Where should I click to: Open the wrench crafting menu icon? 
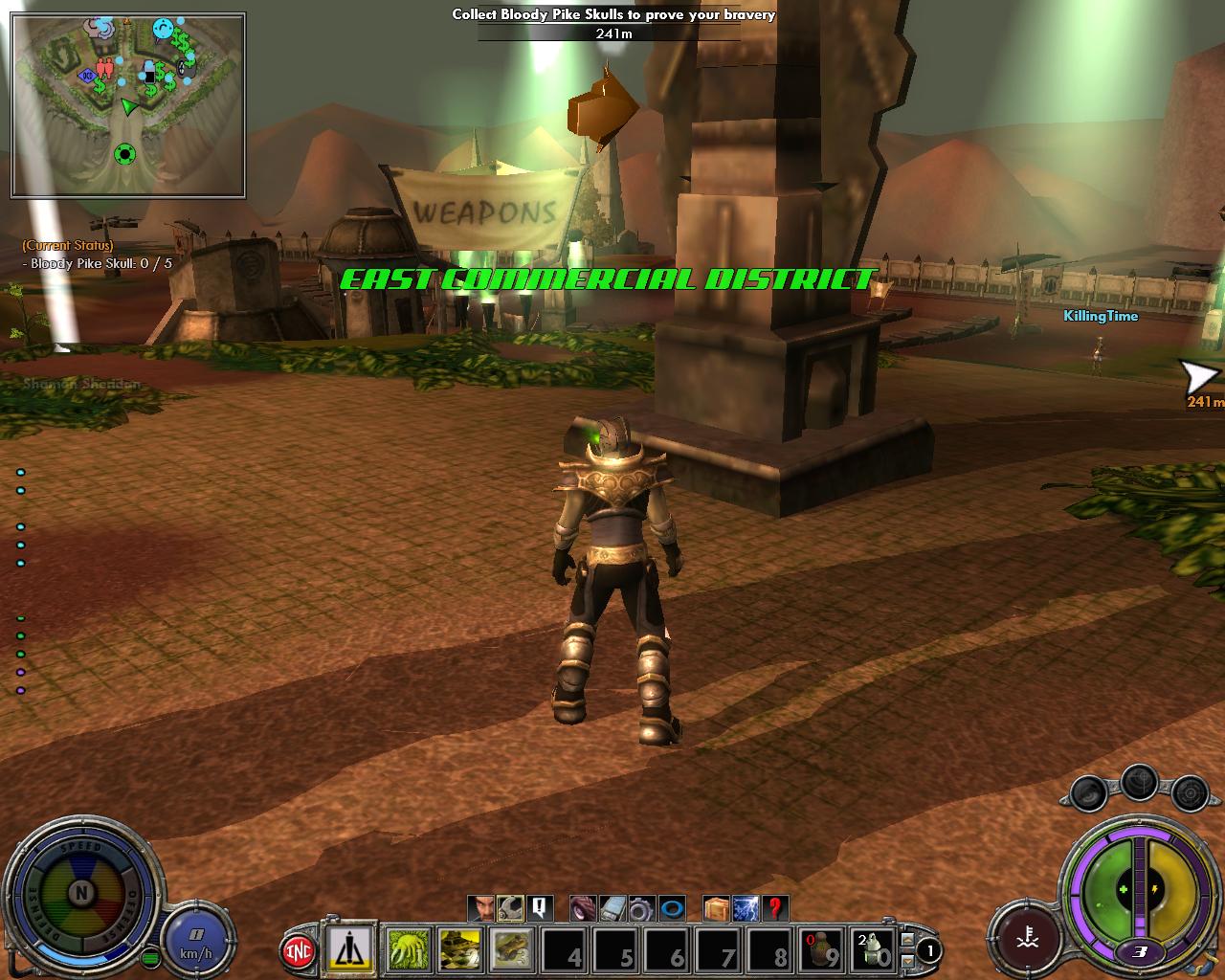click(x=511, y=907)
